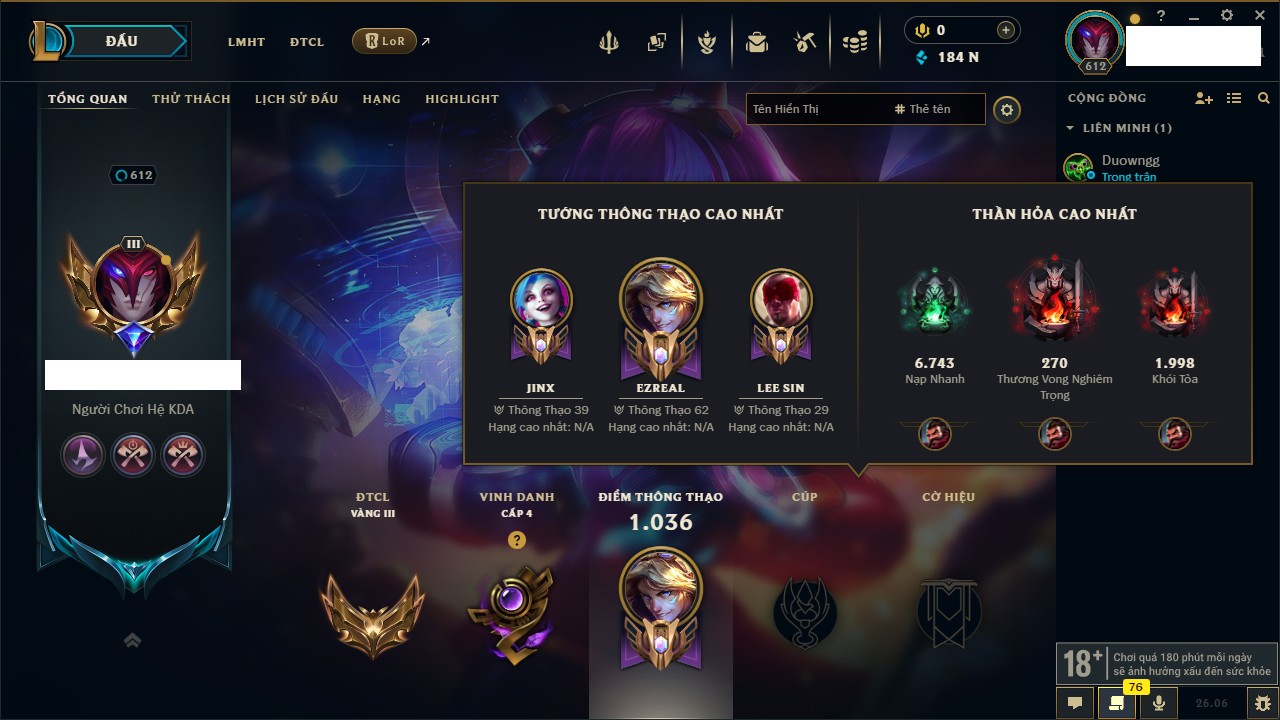Click the VINH DANH question mark icon
The width and height of the screenshot is (1280, 720).
coord(516,540)
